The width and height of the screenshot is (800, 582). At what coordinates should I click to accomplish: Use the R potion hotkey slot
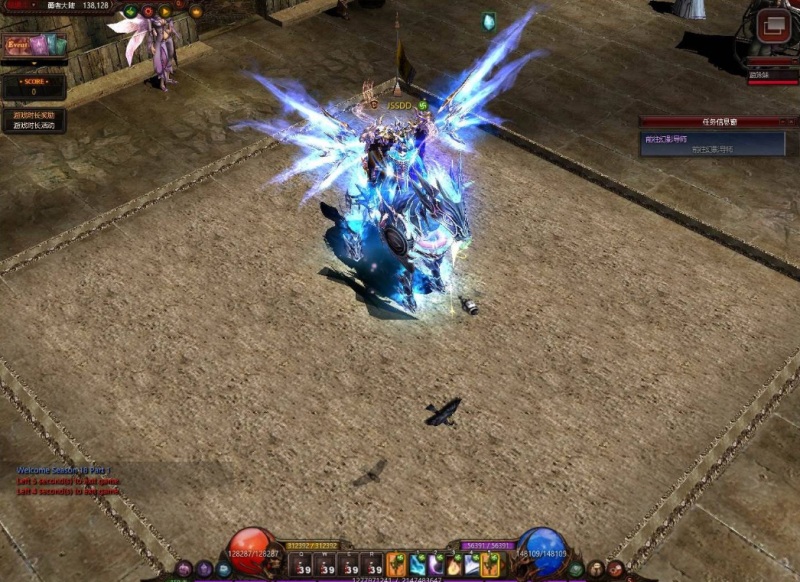click(373, 566)
